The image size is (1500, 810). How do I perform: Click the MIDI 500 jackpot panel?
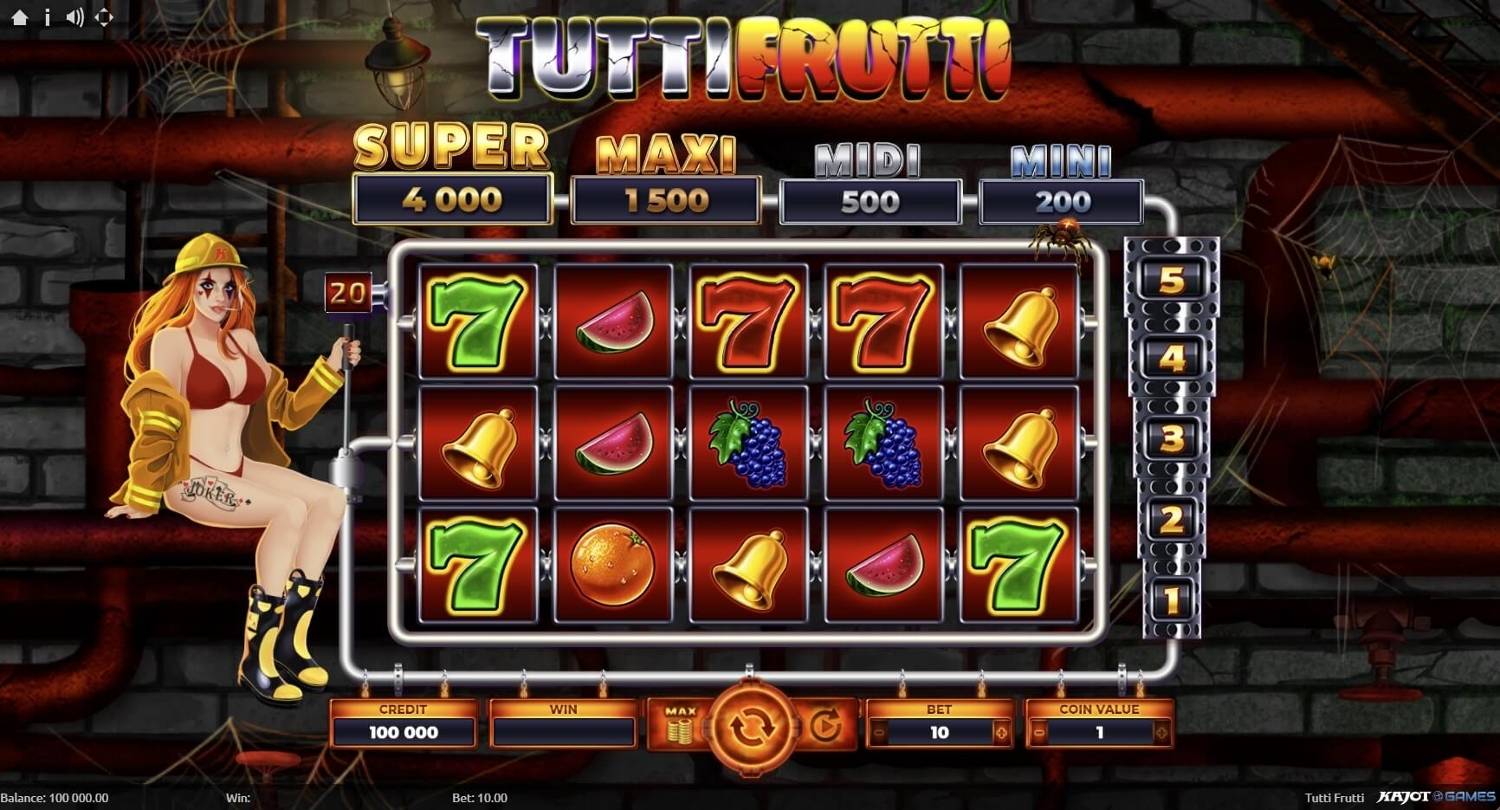tap(870, 200)
